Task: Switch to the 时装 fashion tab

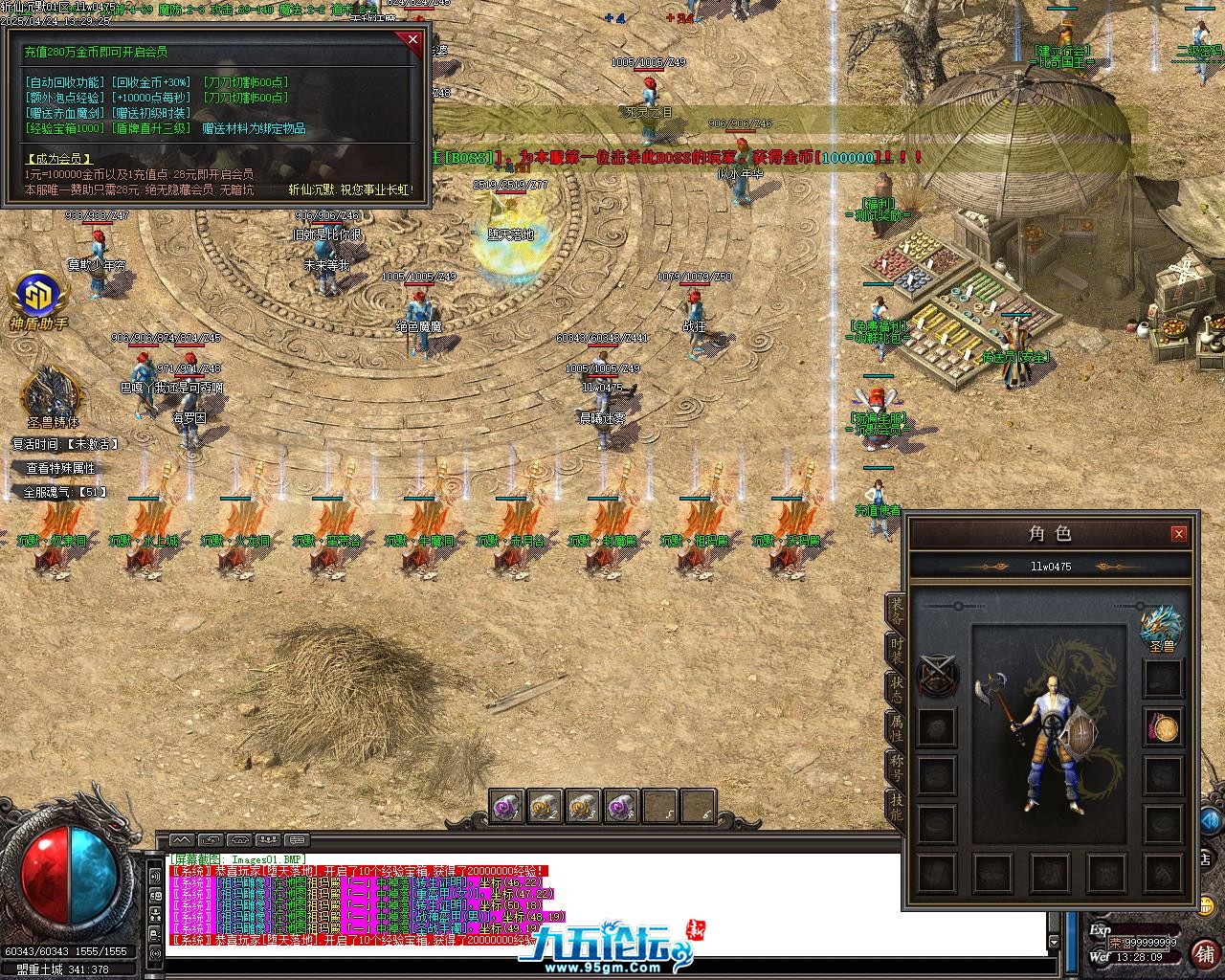Action: [896, 650]
